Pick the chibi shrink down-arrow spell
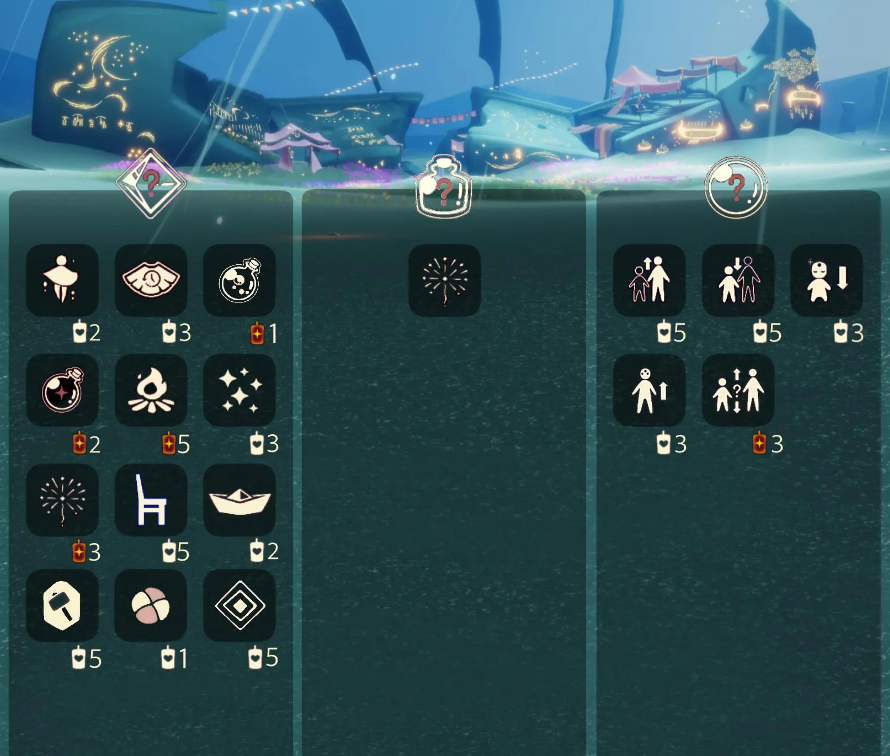 coord(827,281)
